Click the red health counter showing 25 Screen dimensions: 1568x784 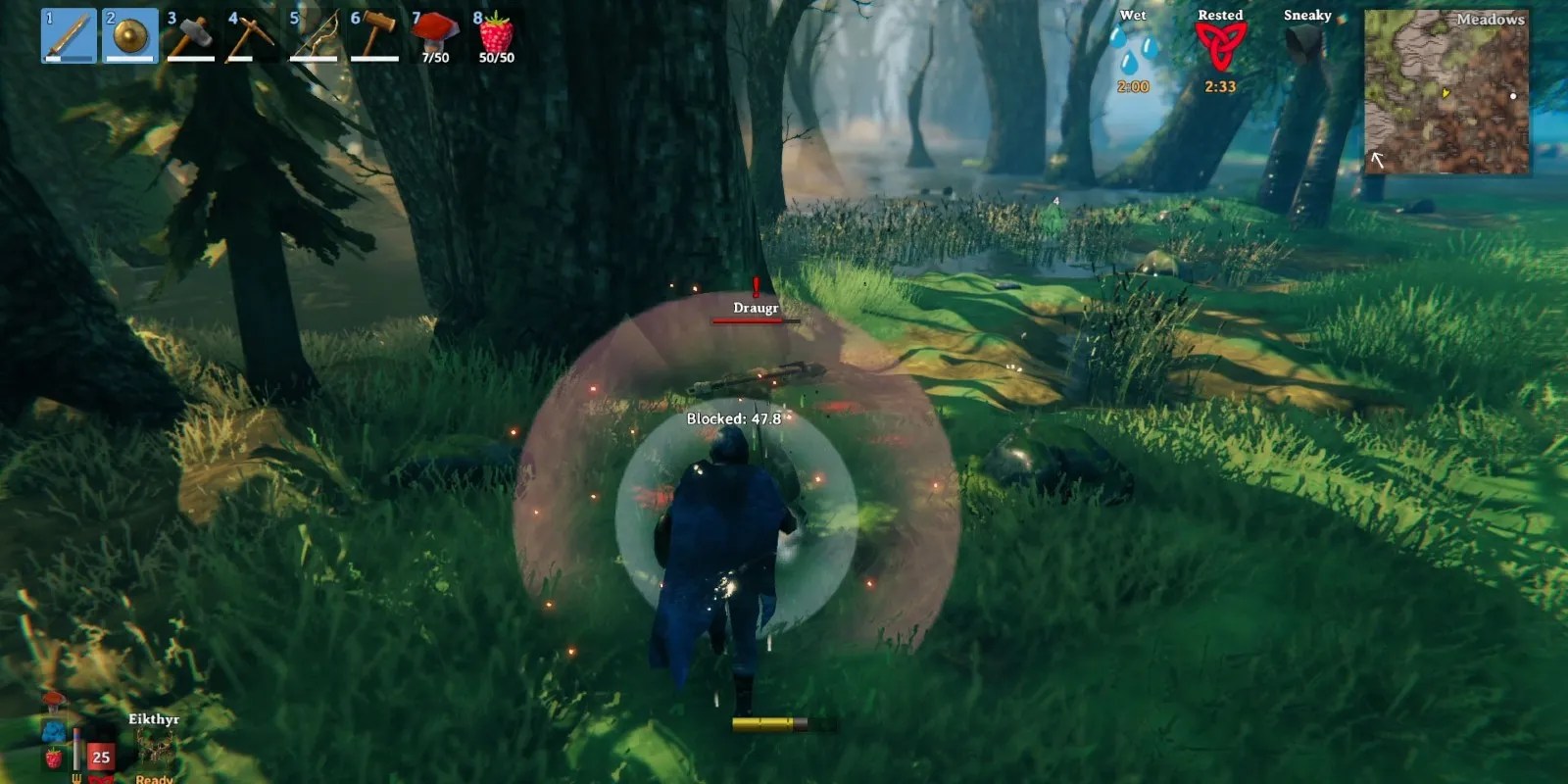tap(99, 757)
